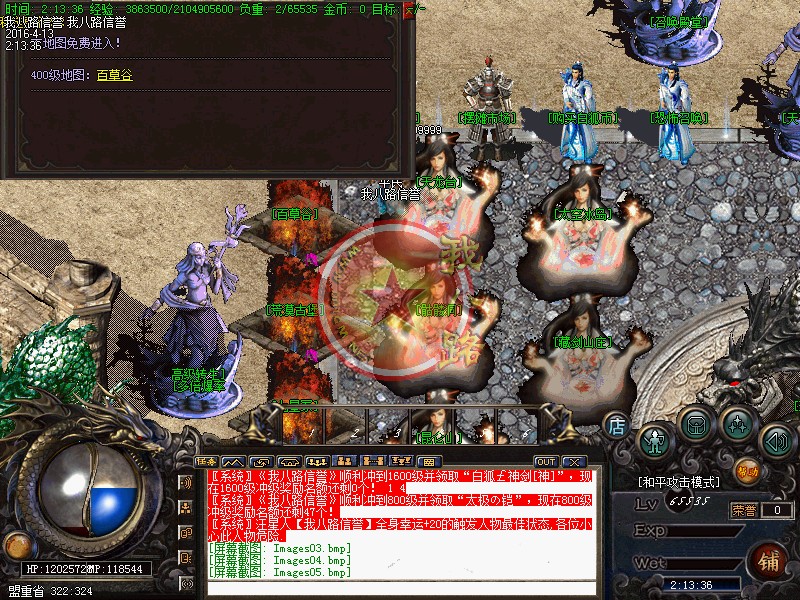Open the bag inventory icon

pos(696,423)
